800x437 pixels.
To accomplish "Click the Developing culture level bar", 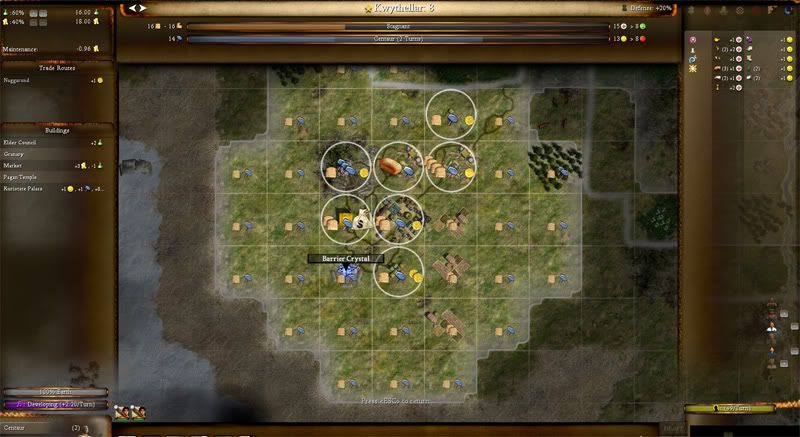I will pyautogui.click(x=54, y=405).
